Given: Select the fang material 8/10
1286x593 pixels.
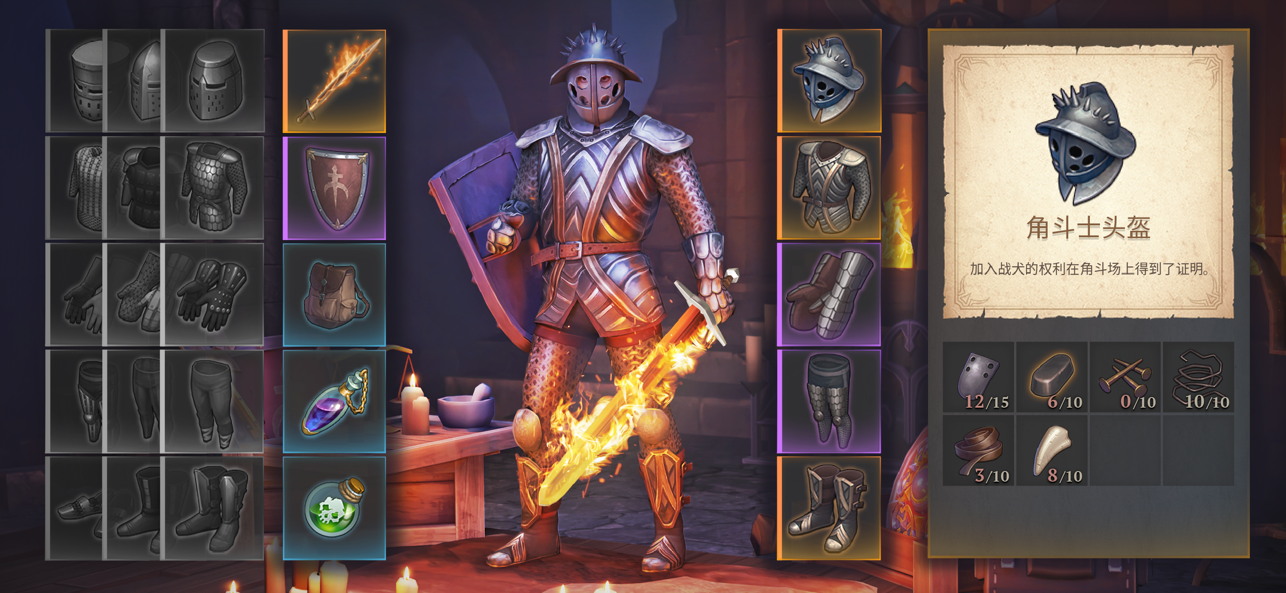Looking at the screenshot, I should (1052, 451).
